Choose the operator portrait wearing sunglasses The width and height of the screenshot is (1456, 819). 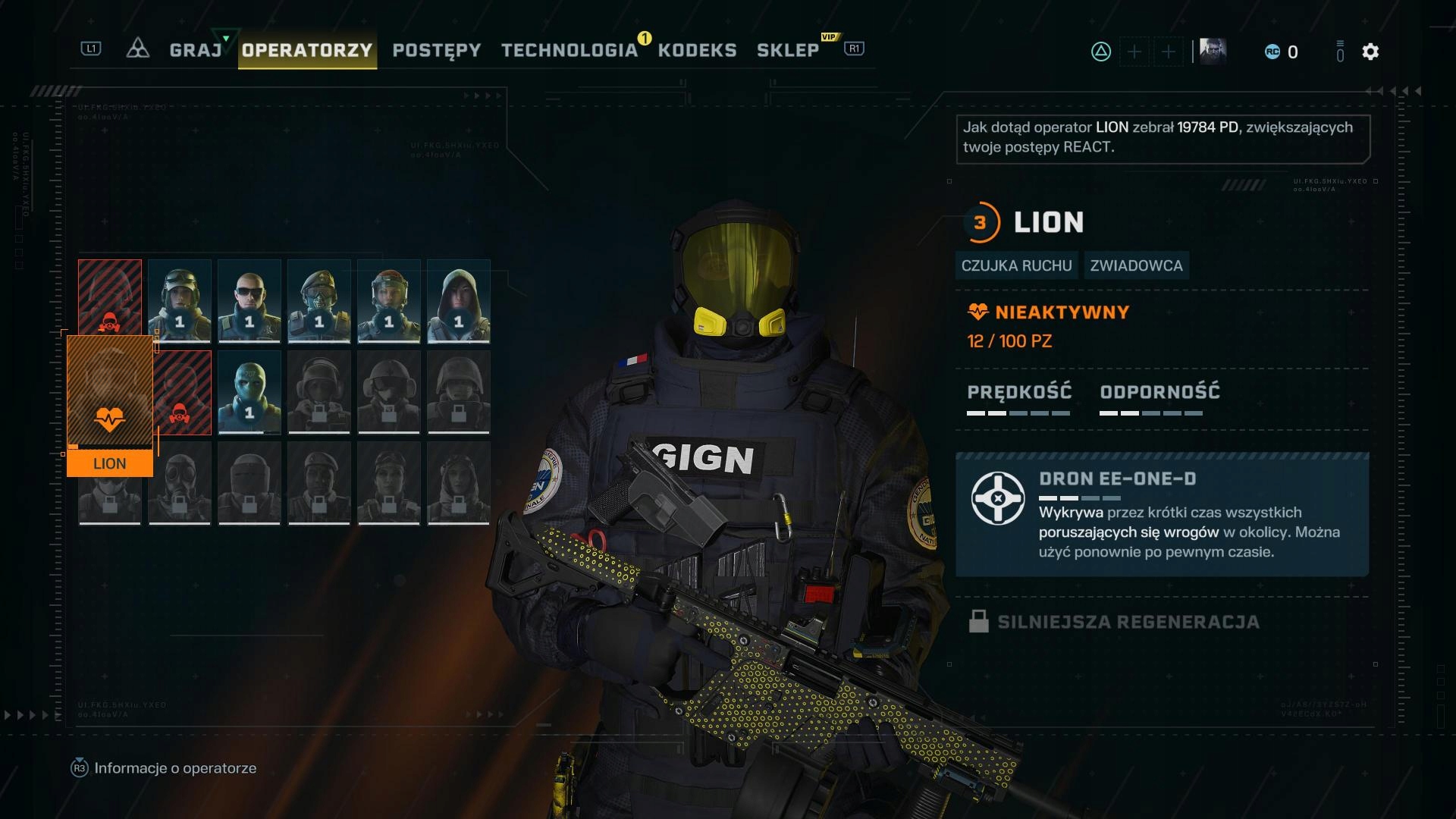pos(249,301)
